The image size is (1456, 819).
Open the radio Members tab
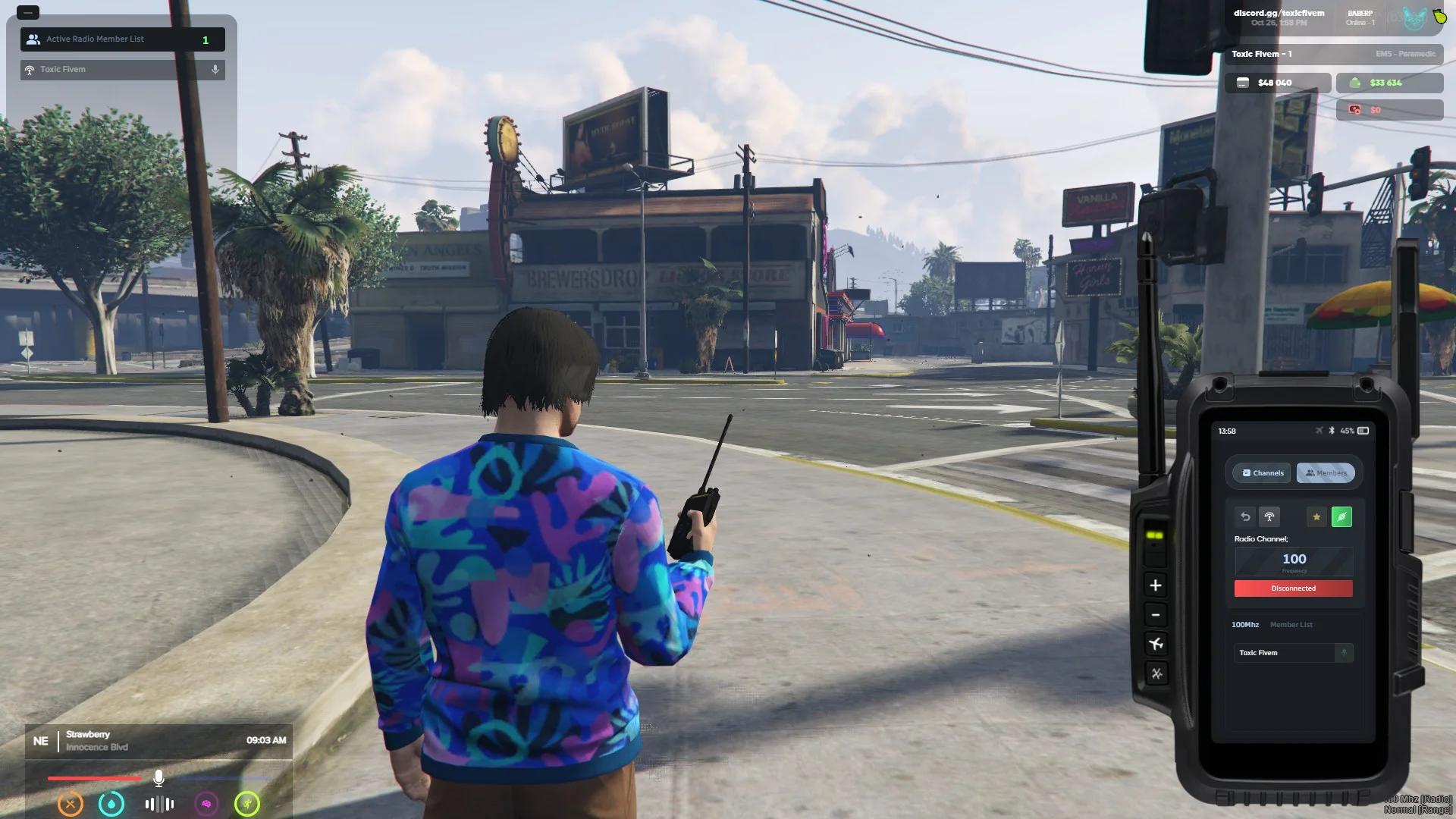(1326, 473)
